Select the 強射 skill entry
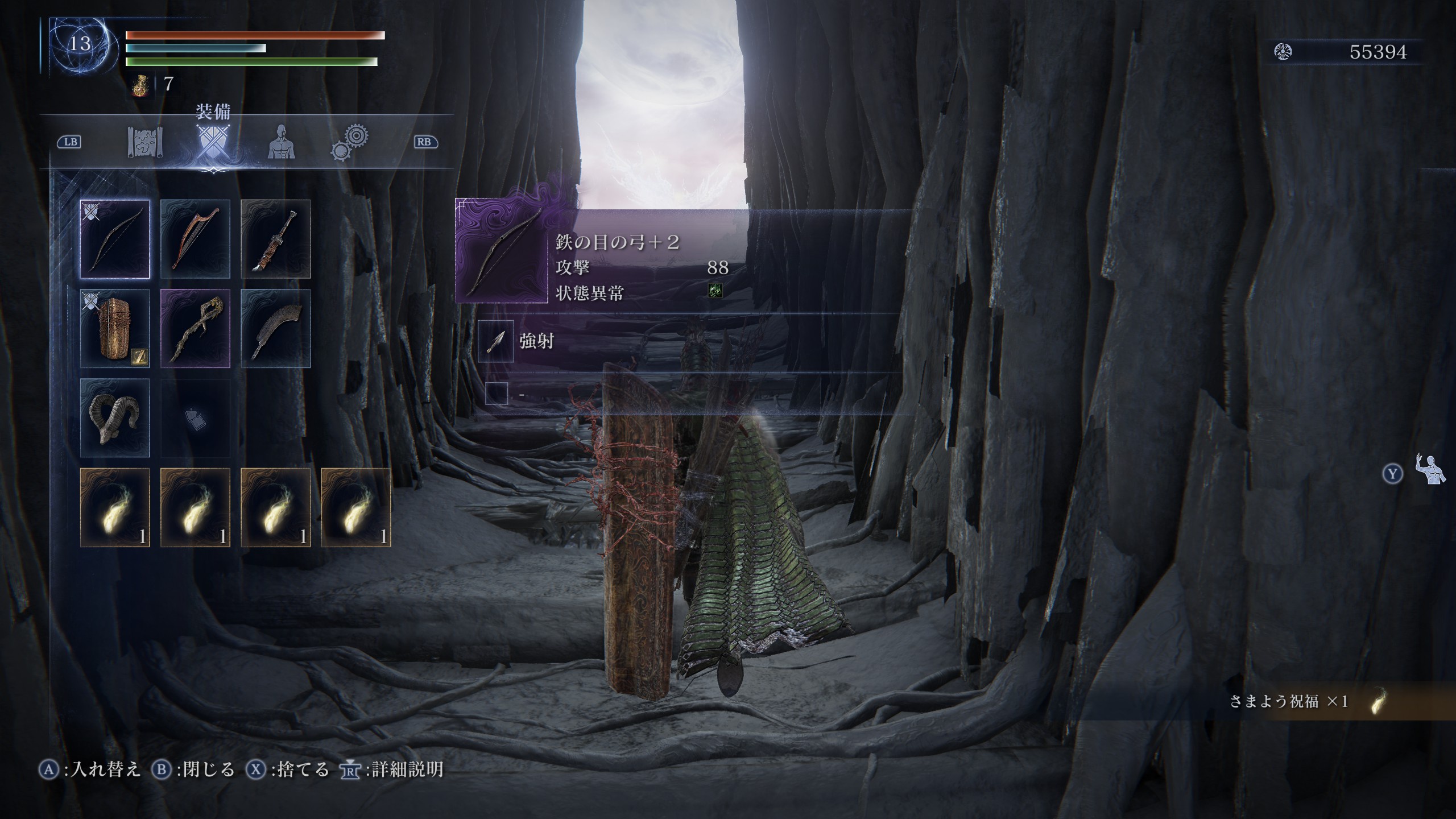The width and height of the screenshot is (1456, 819). tap(536, 341)
